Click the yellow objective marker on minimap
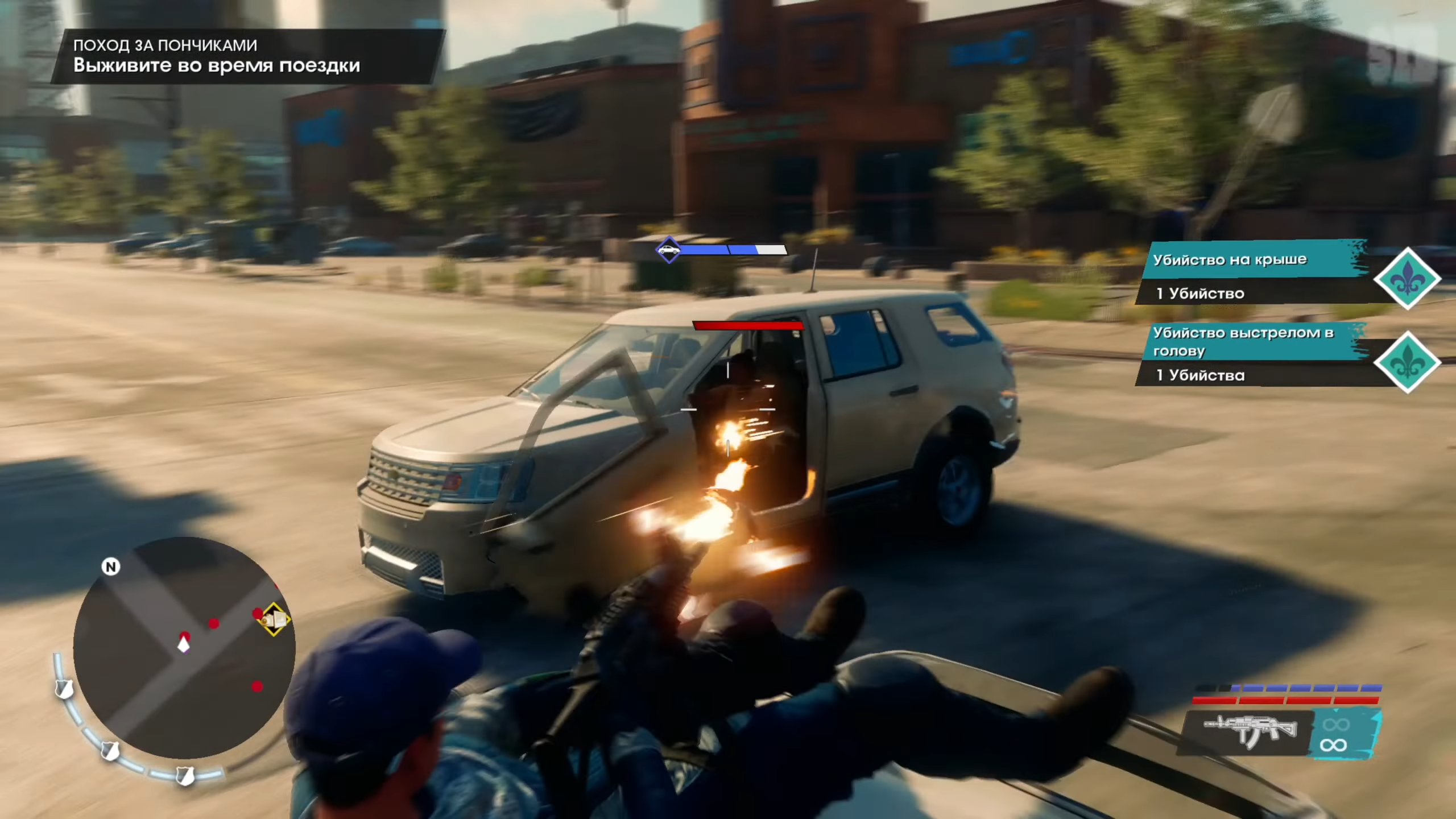This screenshot has height=819, width=1456. tap(274, 619)
